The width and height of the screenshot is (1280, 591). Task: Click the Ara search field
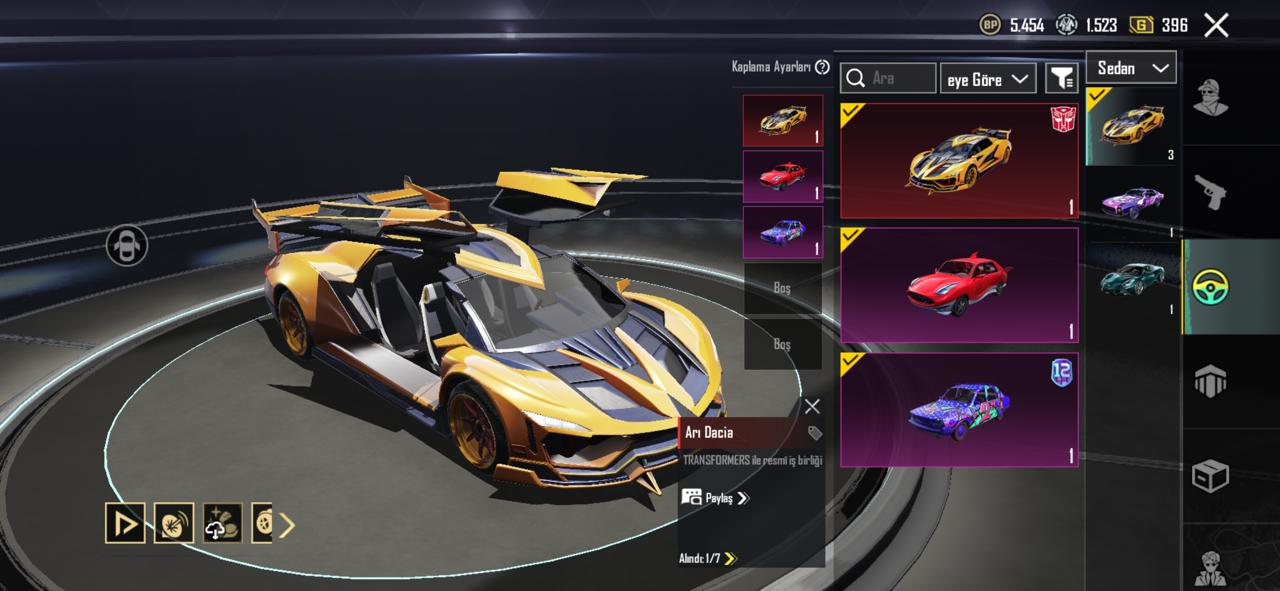pyautogui.click(x=888, y=78)
